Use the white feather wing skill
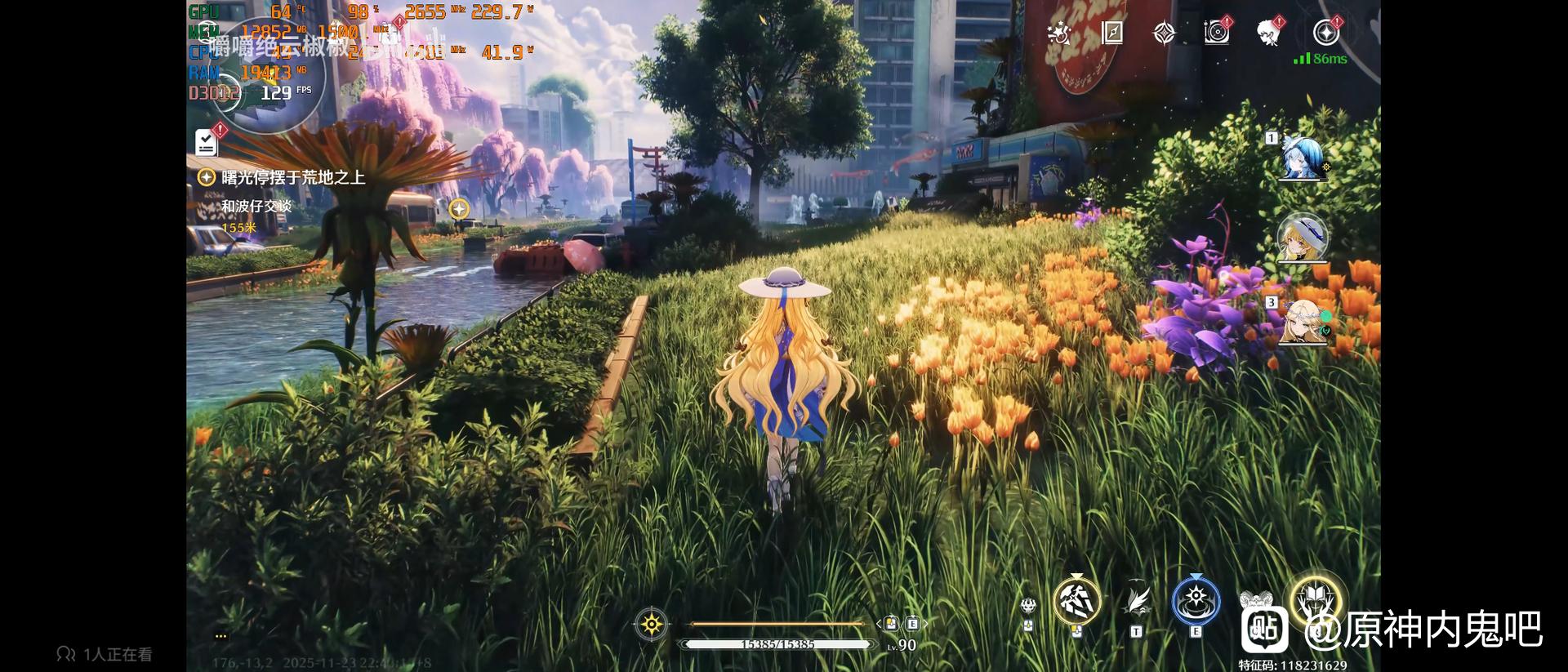The width and height of the screenshot is (1568, 672). tap(1137, 602)
